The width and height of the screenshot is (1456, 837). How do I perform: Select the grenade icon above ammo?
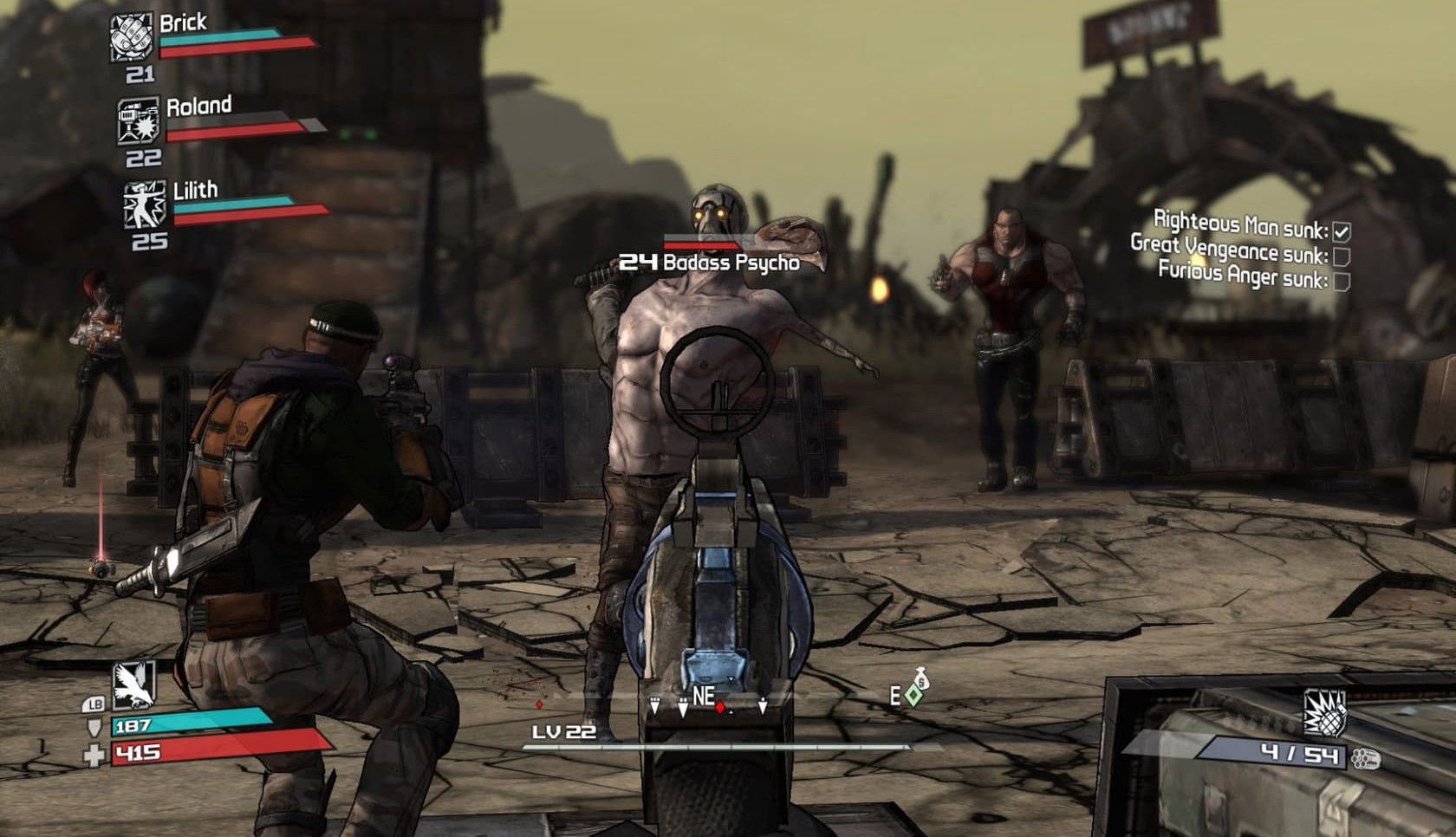(x=1324, y=712)
